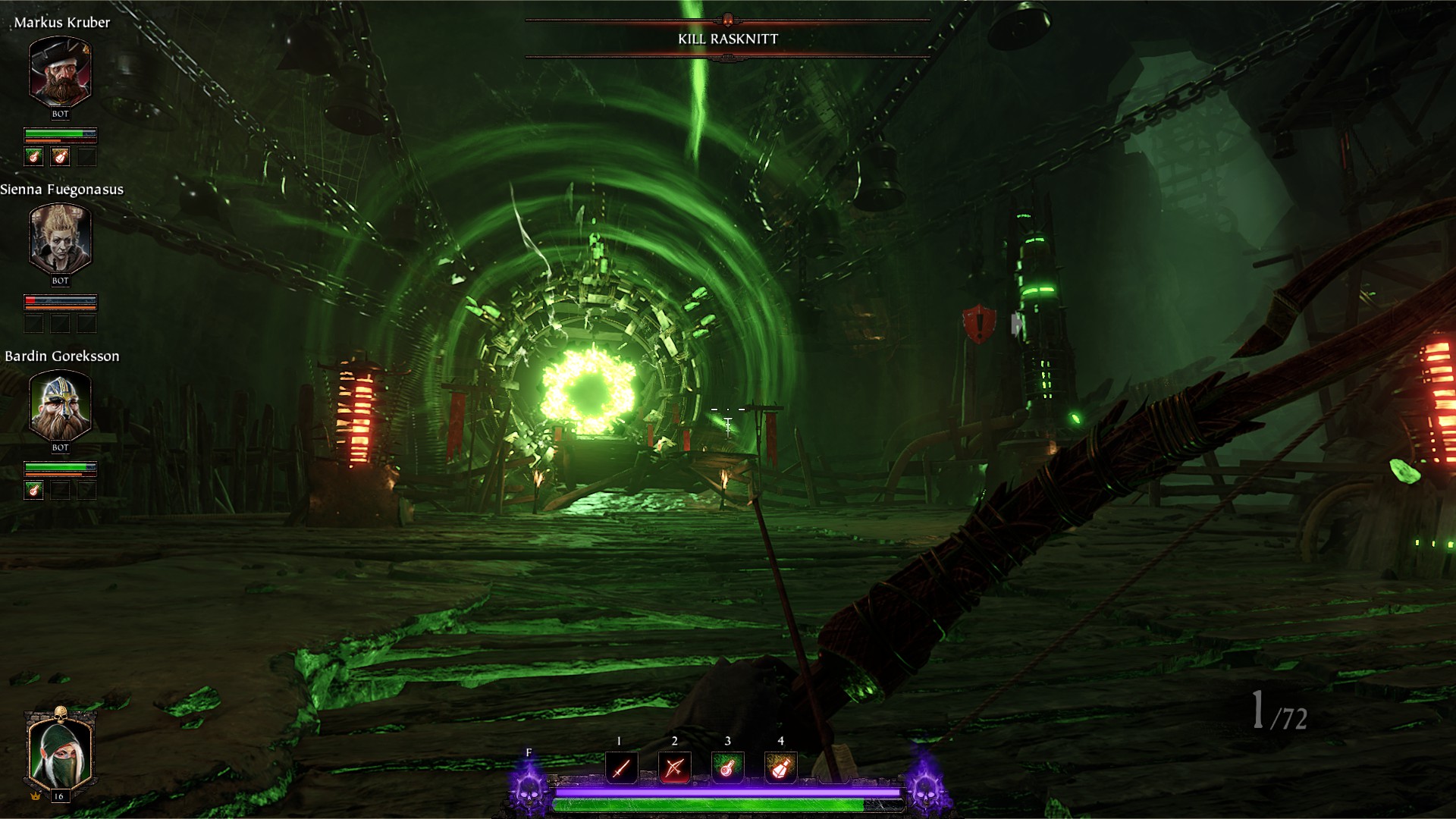Click Bardin Goreksson's portrait
Screen dimensions: 1456x819
click(x=60, y=405)
